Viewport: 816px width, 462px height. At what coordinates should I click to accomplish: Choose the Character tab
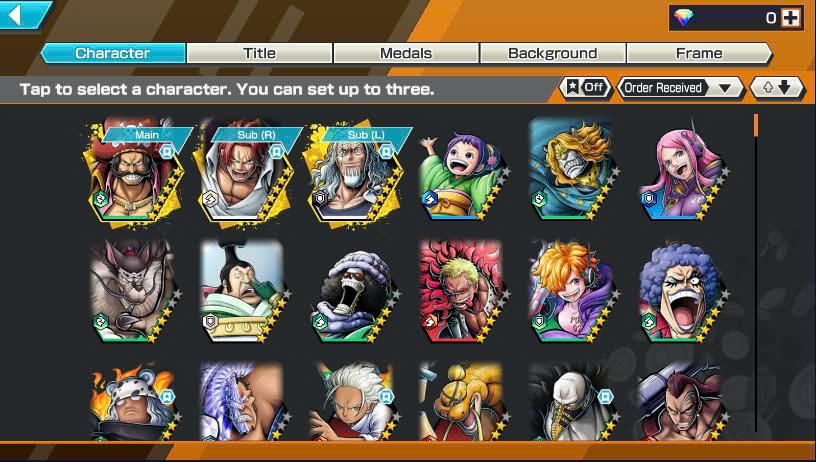point(113,53)
